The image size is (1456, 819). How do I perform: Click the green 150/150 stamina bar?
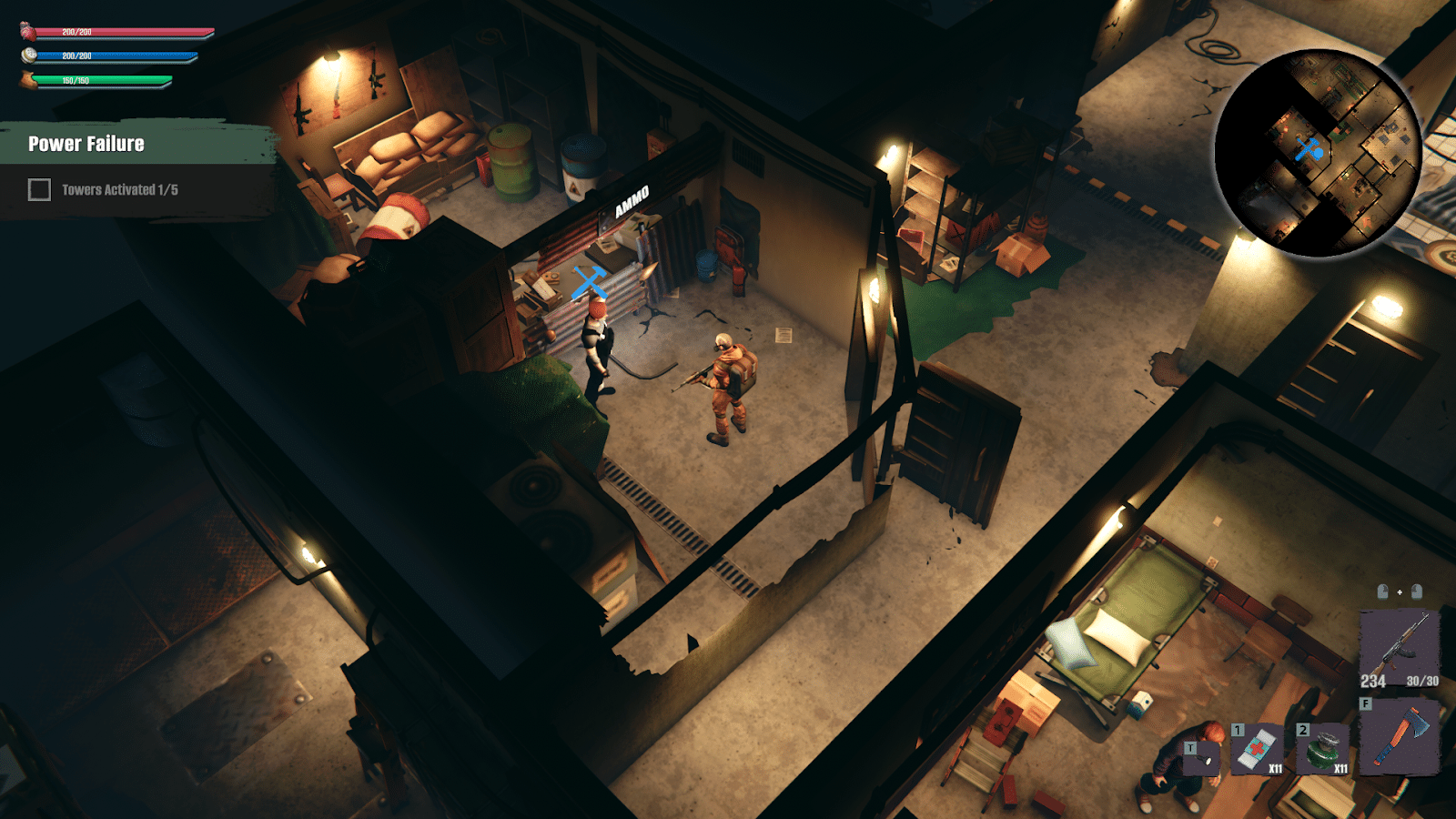pos(100,80)
